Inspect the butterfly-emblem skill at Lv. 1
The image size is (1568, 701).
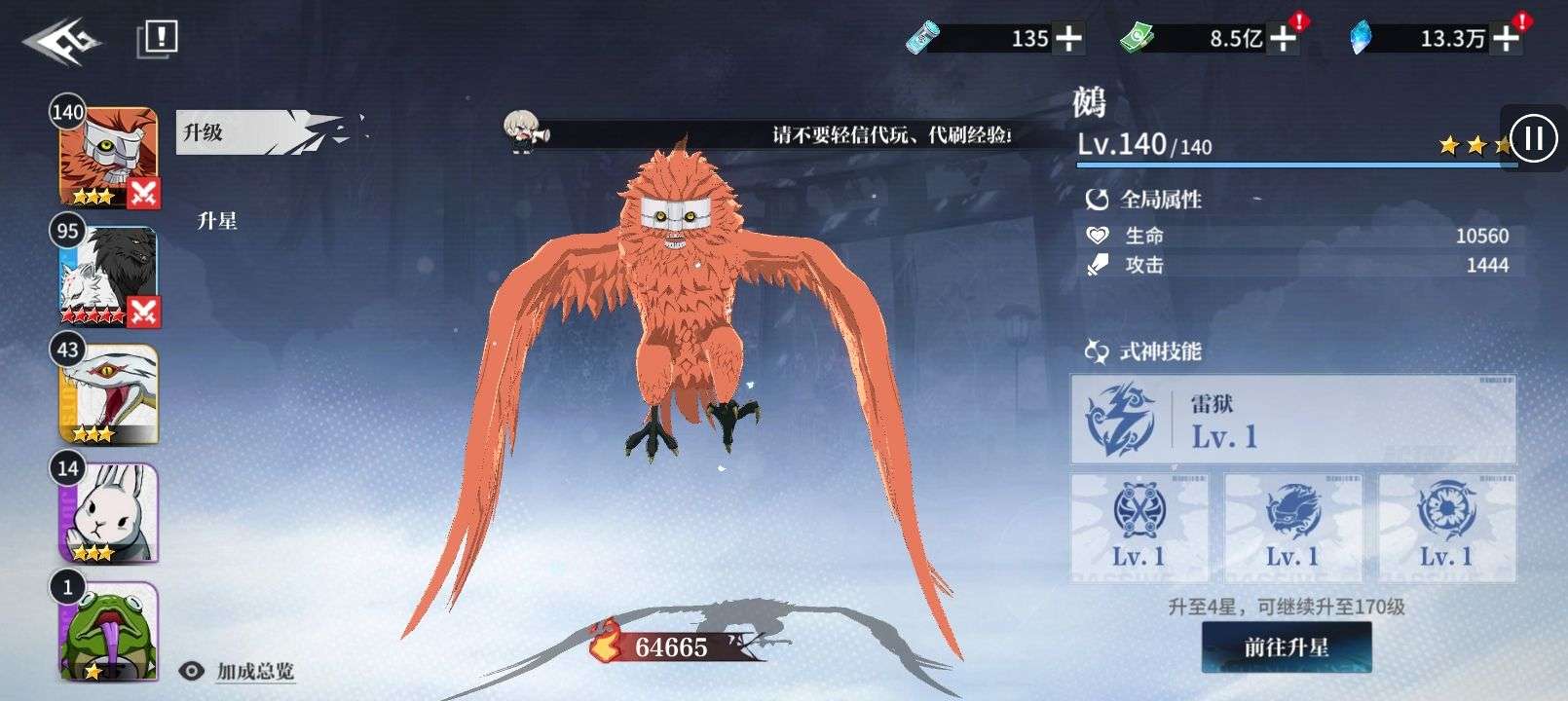pos(1139,527)
